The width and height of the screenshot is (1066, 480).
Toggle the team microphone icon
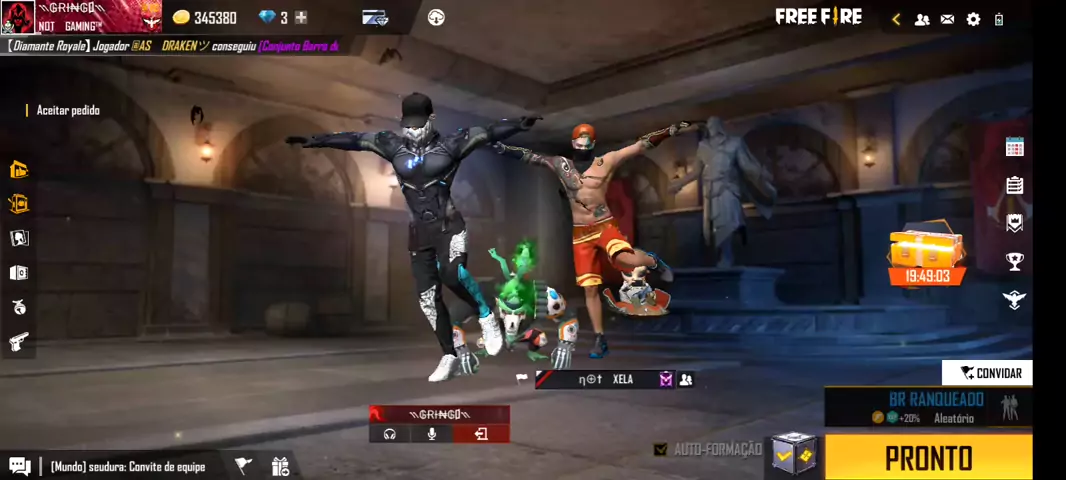pyautogui.click(x=433, y=434)
